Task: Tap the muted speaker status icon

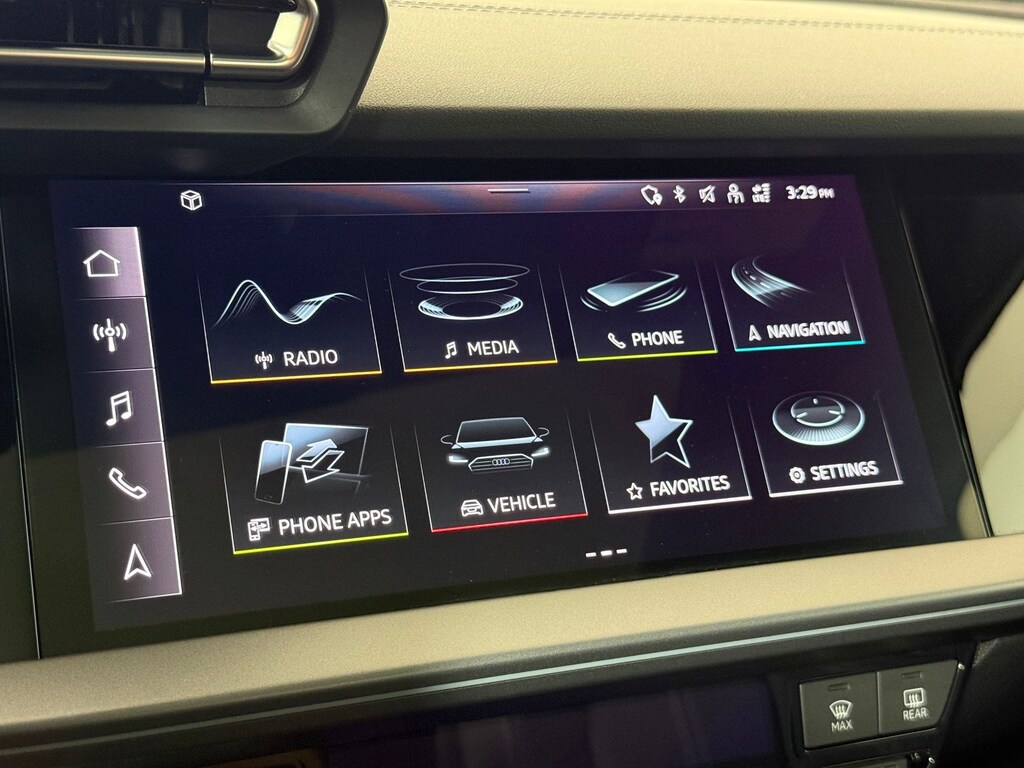Action: click(x=707, y=194)
